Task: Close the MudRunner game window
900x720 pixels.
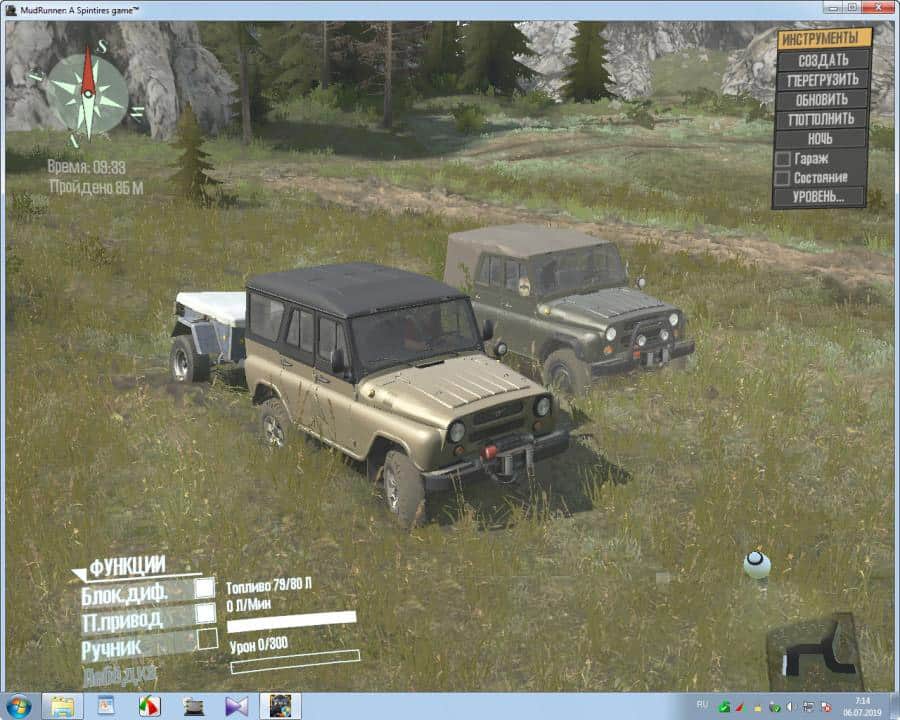Action: (x=877, y=8)
